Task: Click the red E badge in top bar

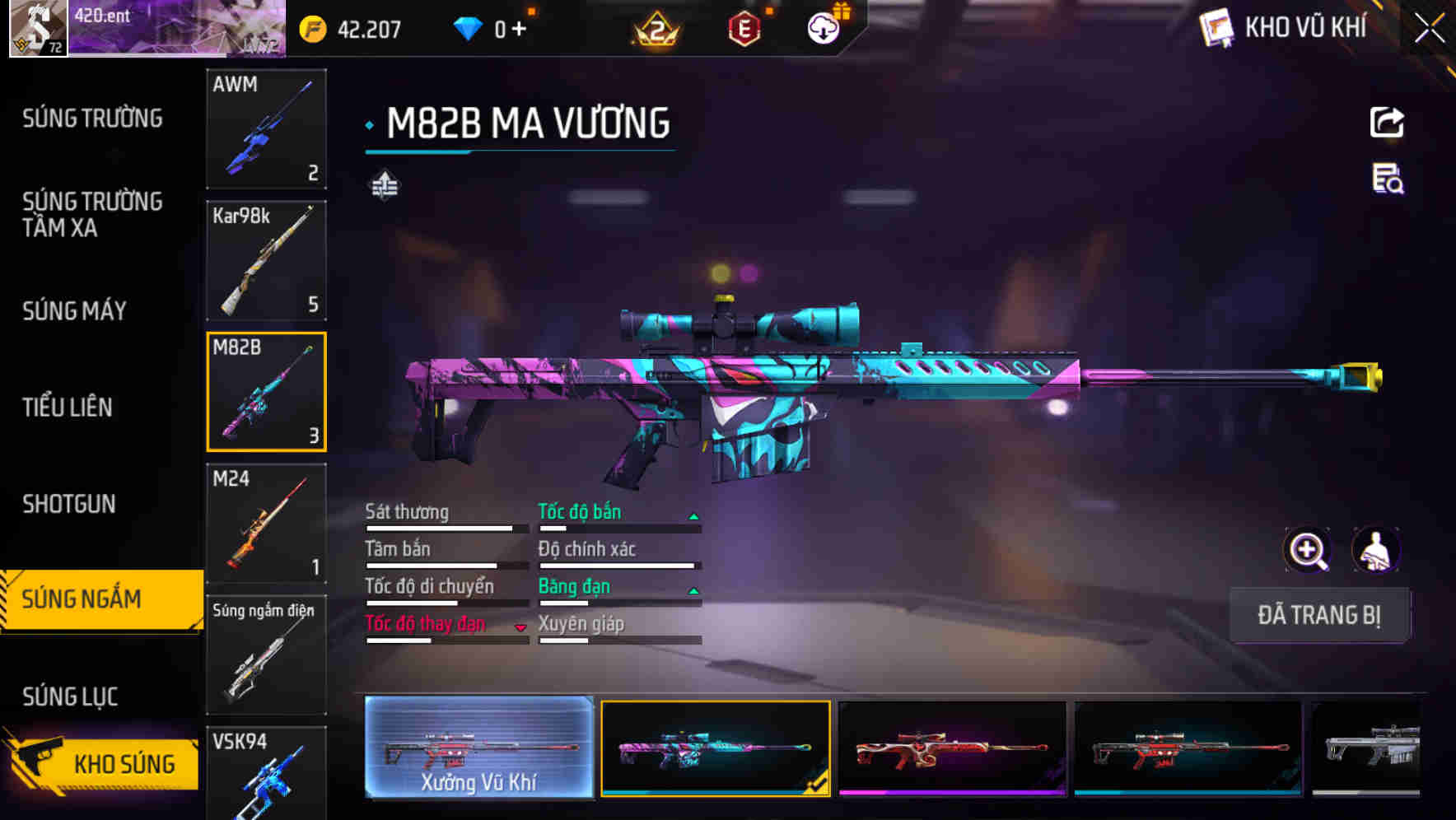Action: [x=742, y=26]
